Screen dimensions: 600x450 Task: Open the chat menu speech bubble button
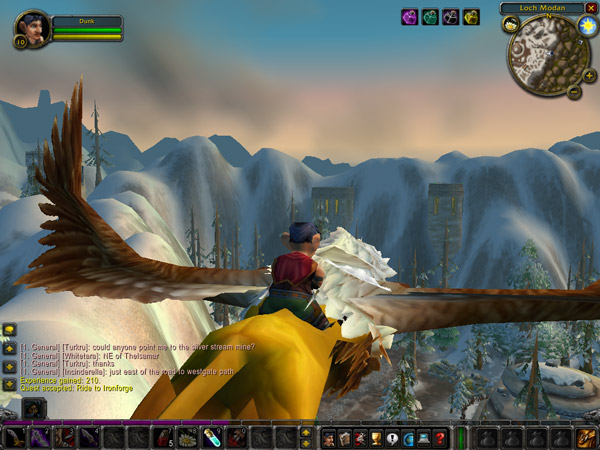(x=8, y=328)
